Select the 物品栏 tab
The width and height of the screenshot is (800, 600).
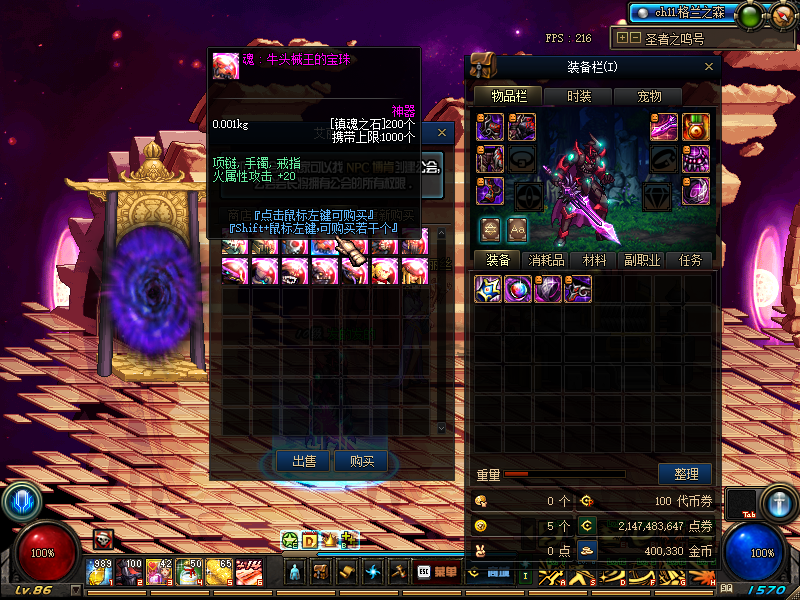(x=508, y=96)
